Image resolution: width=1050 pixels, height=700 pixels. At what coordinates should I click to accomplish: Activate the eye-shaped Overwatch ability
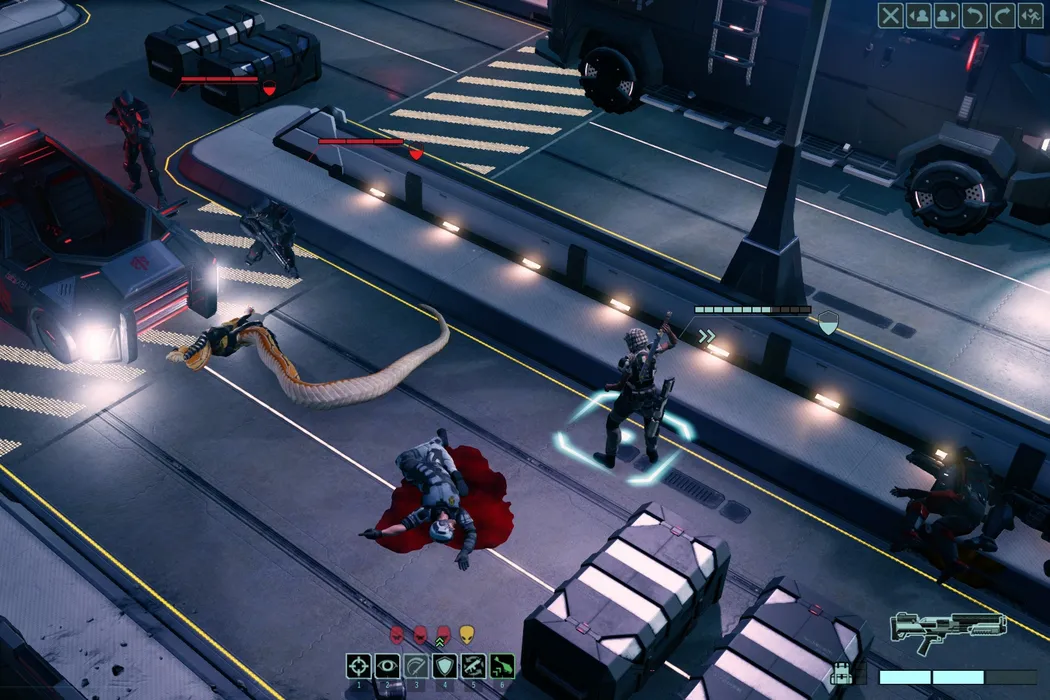pos(387,666)
